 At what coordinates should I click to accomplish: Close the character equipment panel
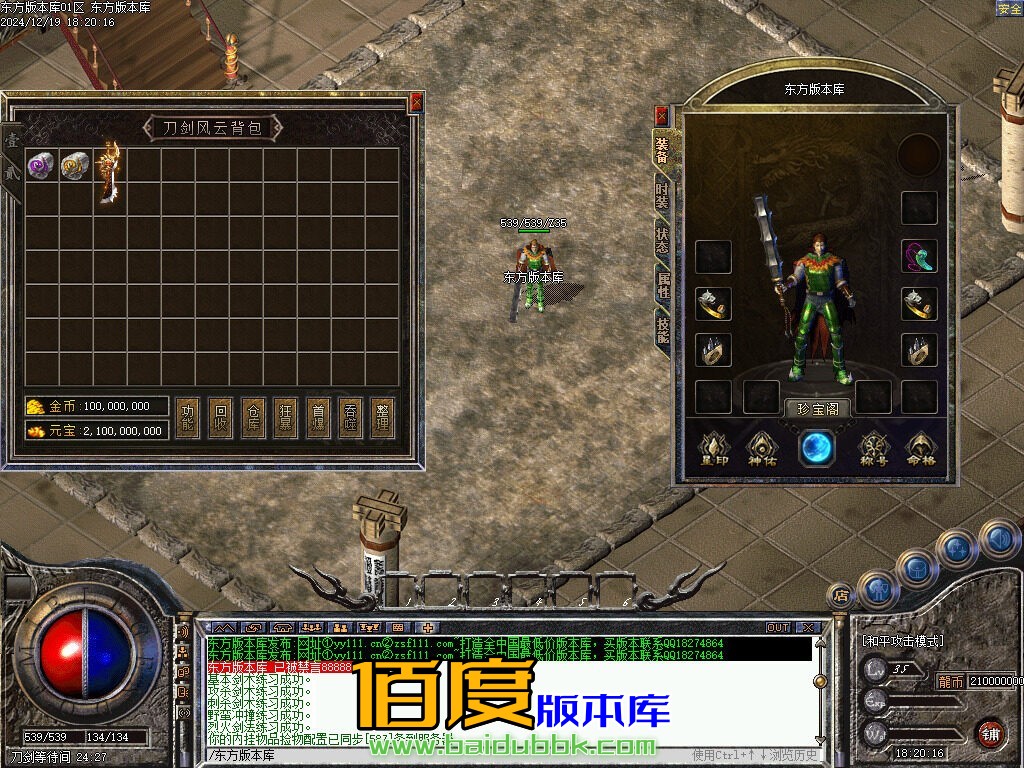pos(661,116)
